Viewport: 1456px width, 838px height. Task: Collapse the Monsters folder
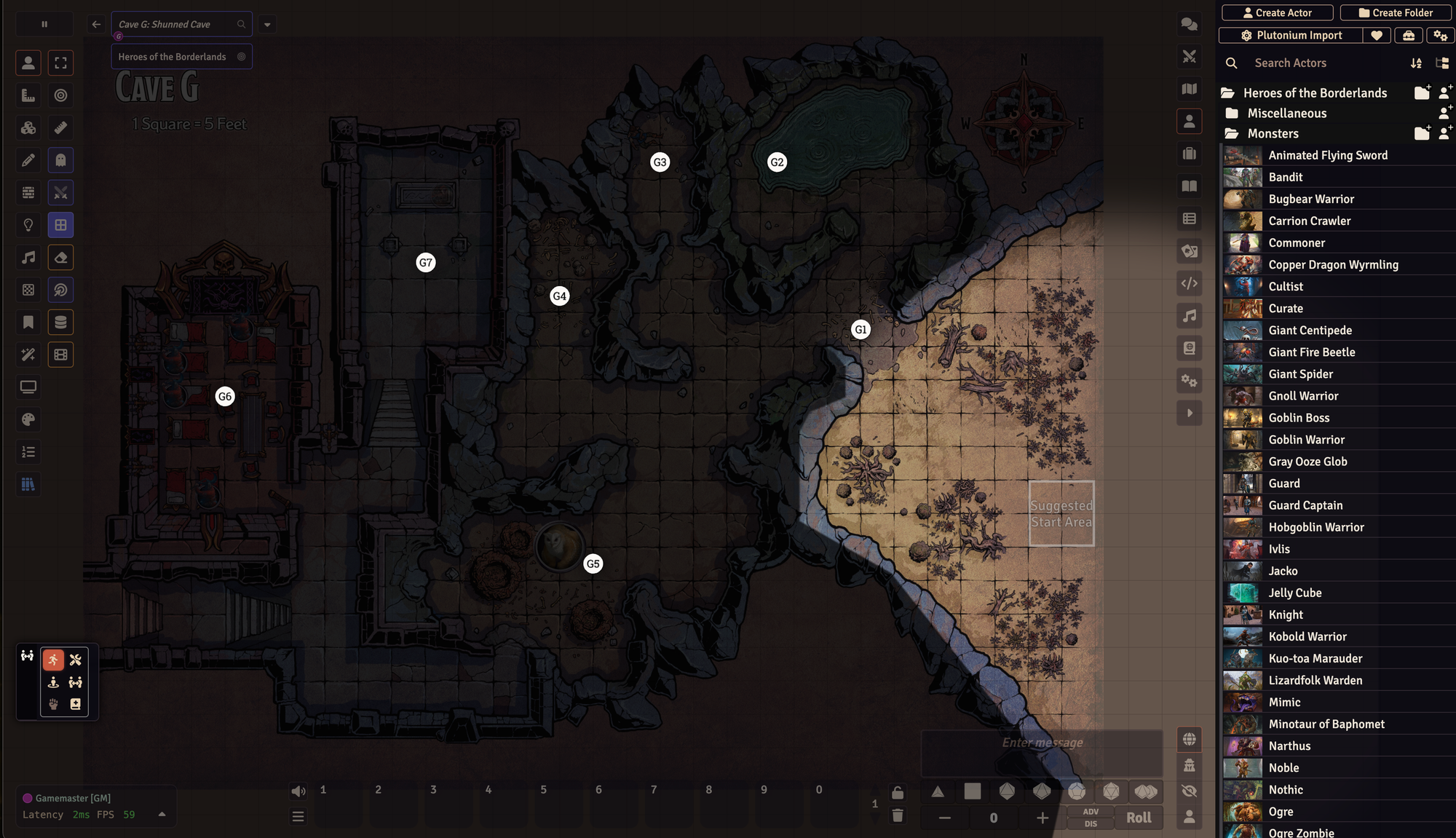[1273, 134]
